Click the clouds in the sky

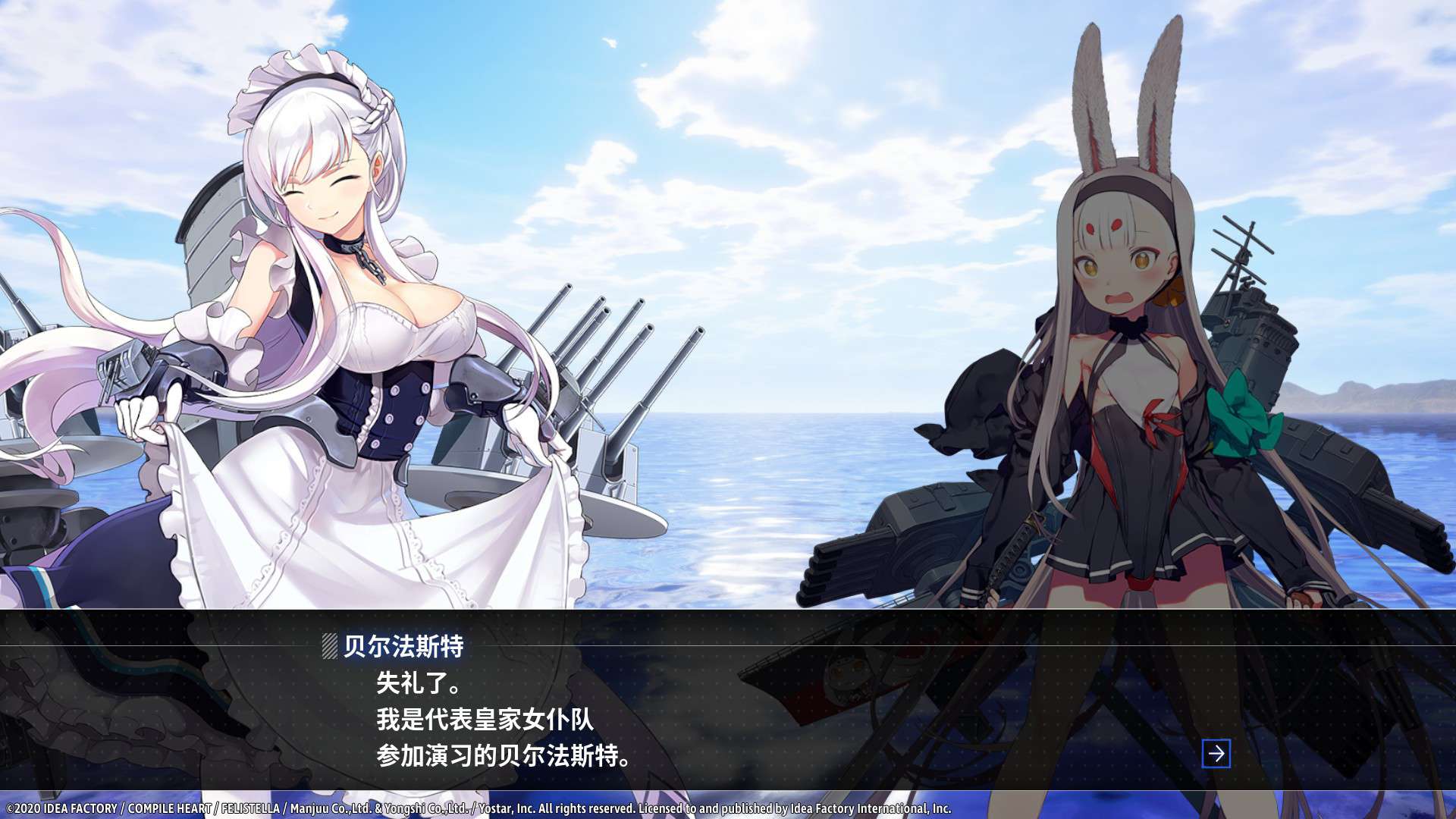tap(758, 114)
